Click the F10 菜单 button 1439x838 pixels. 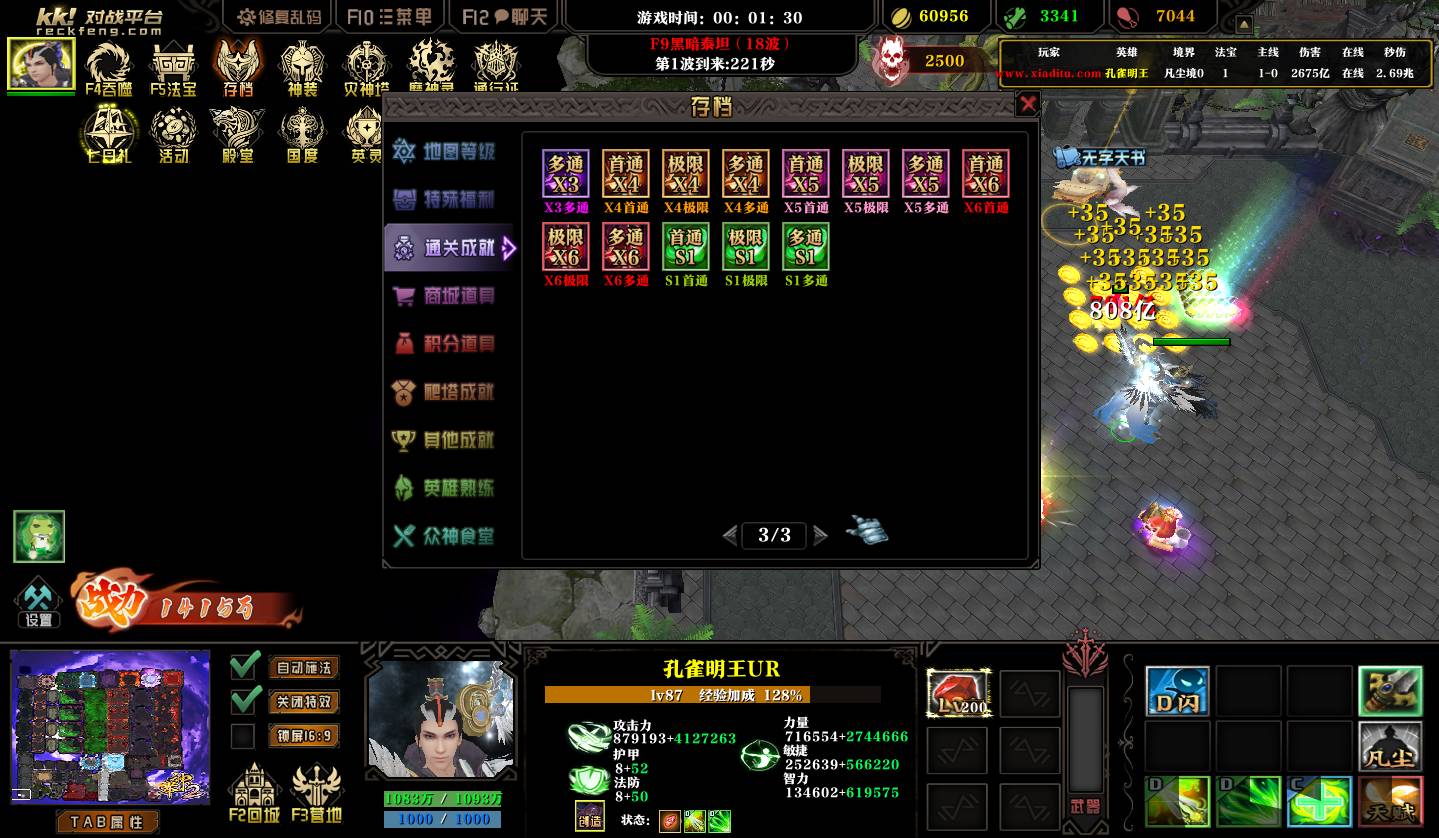point(390,17)
